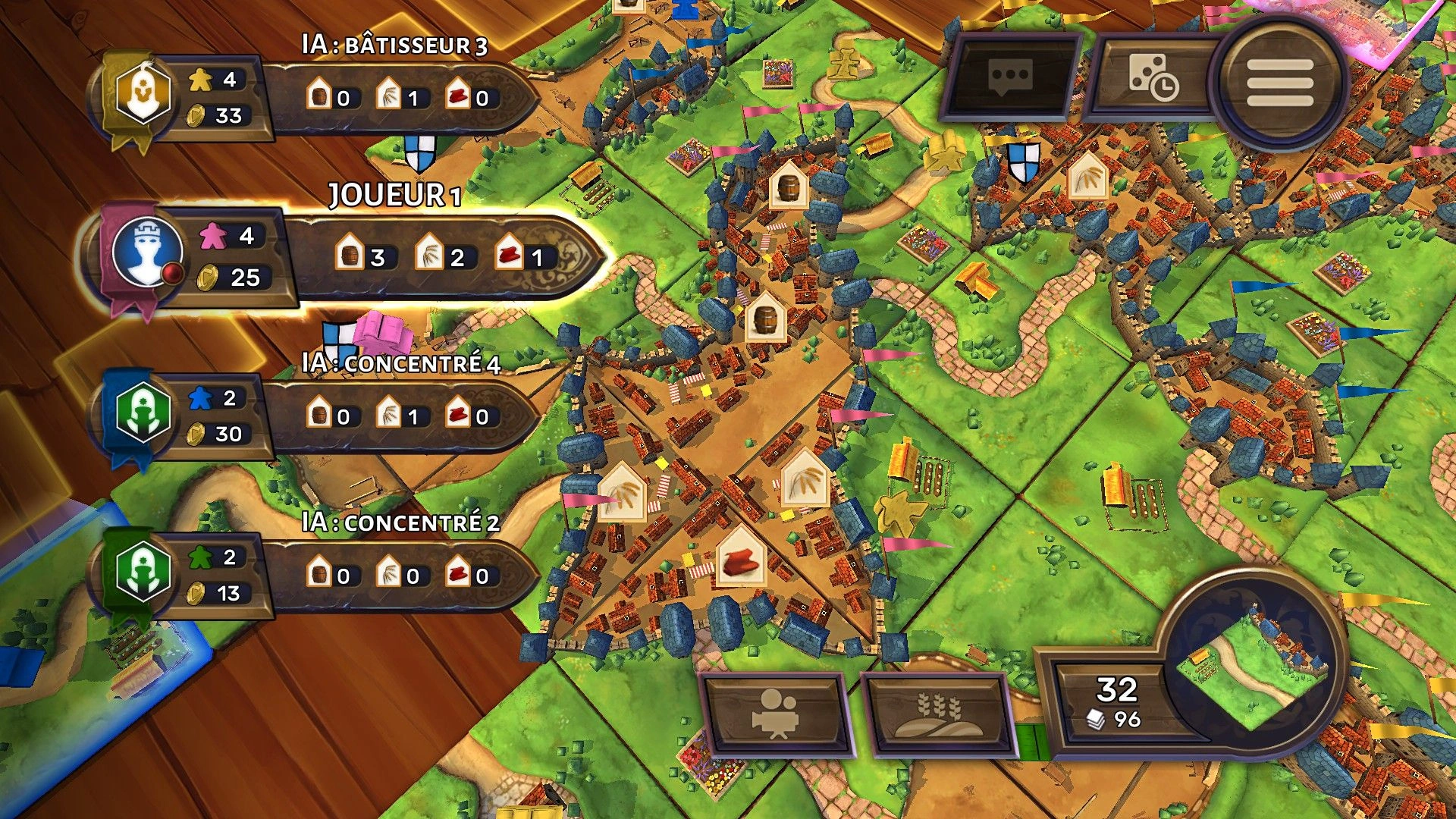Open the hamburger main menu
Viewport: 1456px width, 819px height.
[x=1280, y=82]
